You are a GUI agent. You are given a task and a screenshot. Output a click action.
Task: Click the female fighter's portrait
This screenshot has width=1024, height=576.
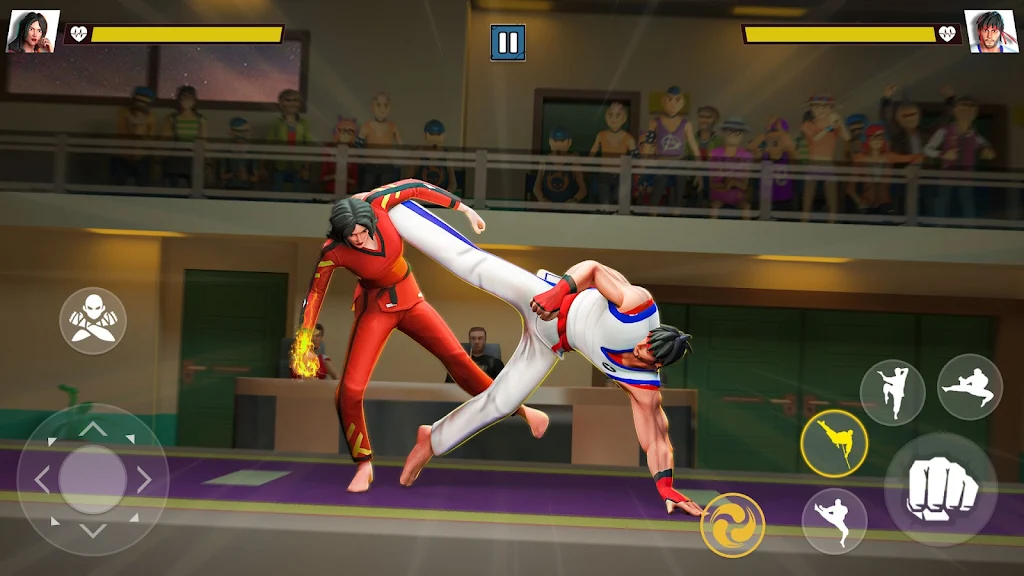(32, 32)
